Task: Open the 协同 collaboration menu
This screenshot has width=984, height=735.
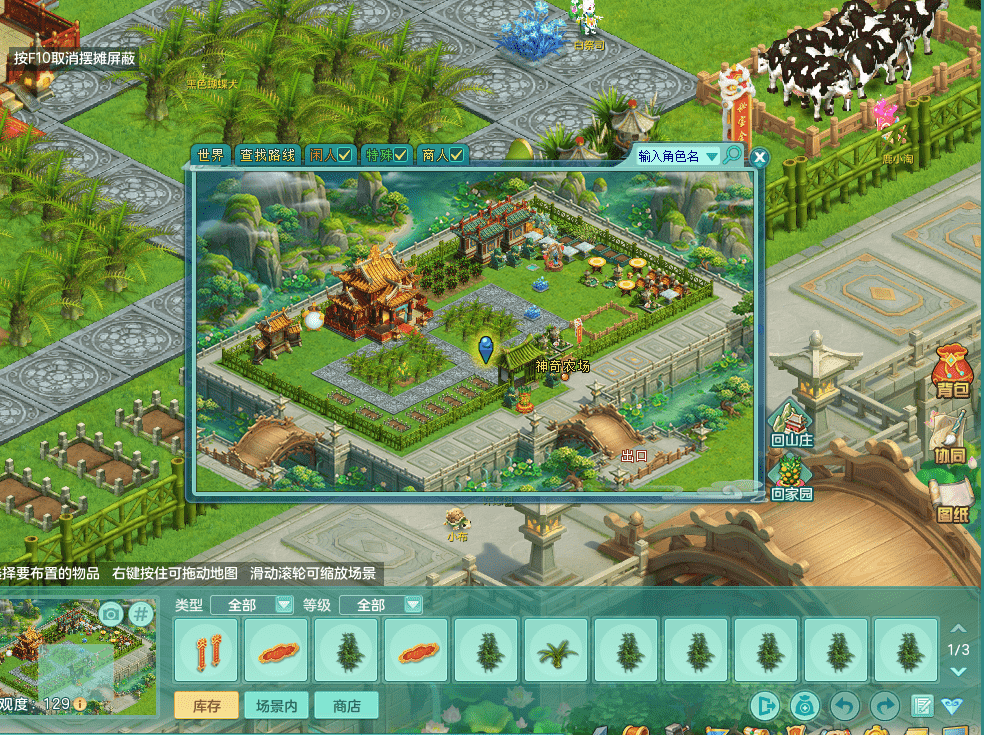Action: [951, 436]
